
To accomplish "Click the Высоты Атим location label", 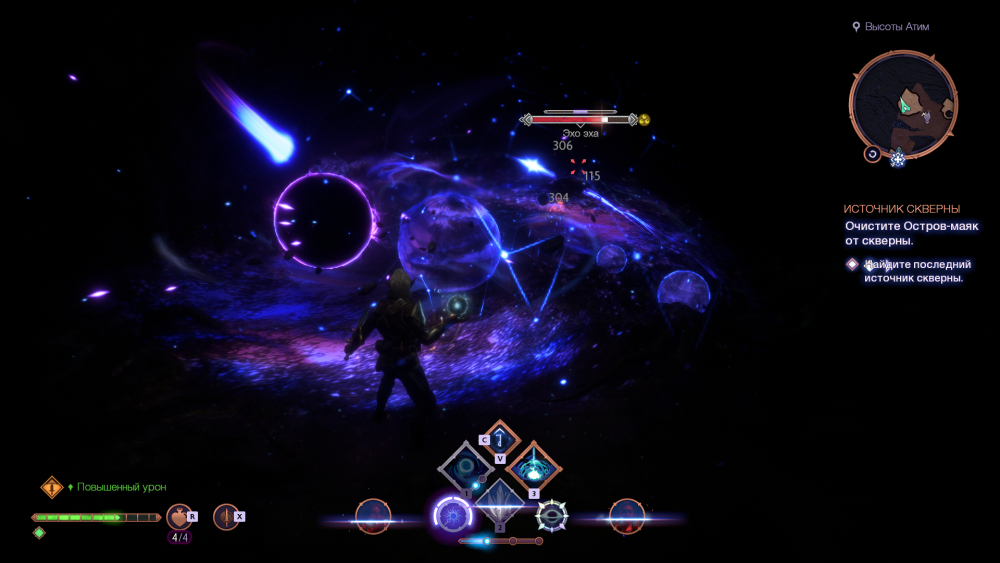I will click(896, 27).
